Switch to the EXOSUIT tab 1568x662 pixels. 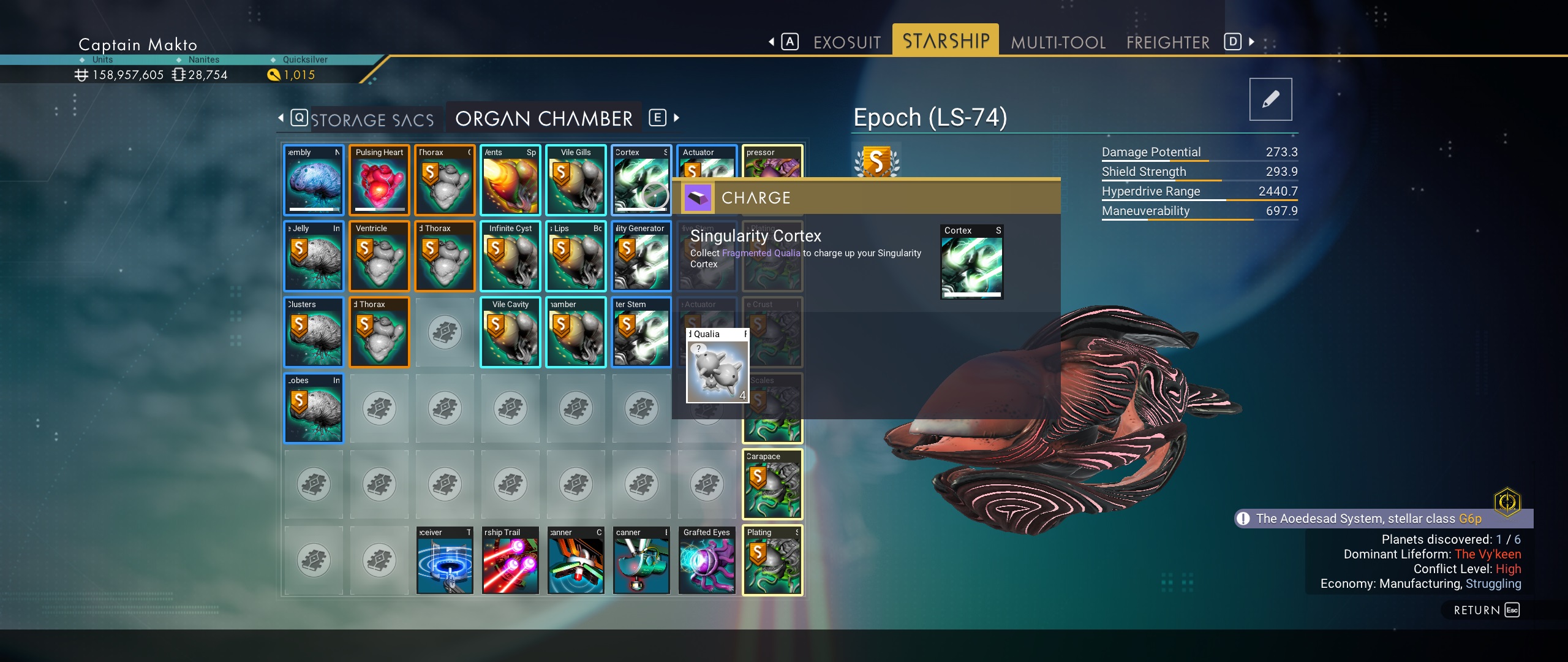847,42
